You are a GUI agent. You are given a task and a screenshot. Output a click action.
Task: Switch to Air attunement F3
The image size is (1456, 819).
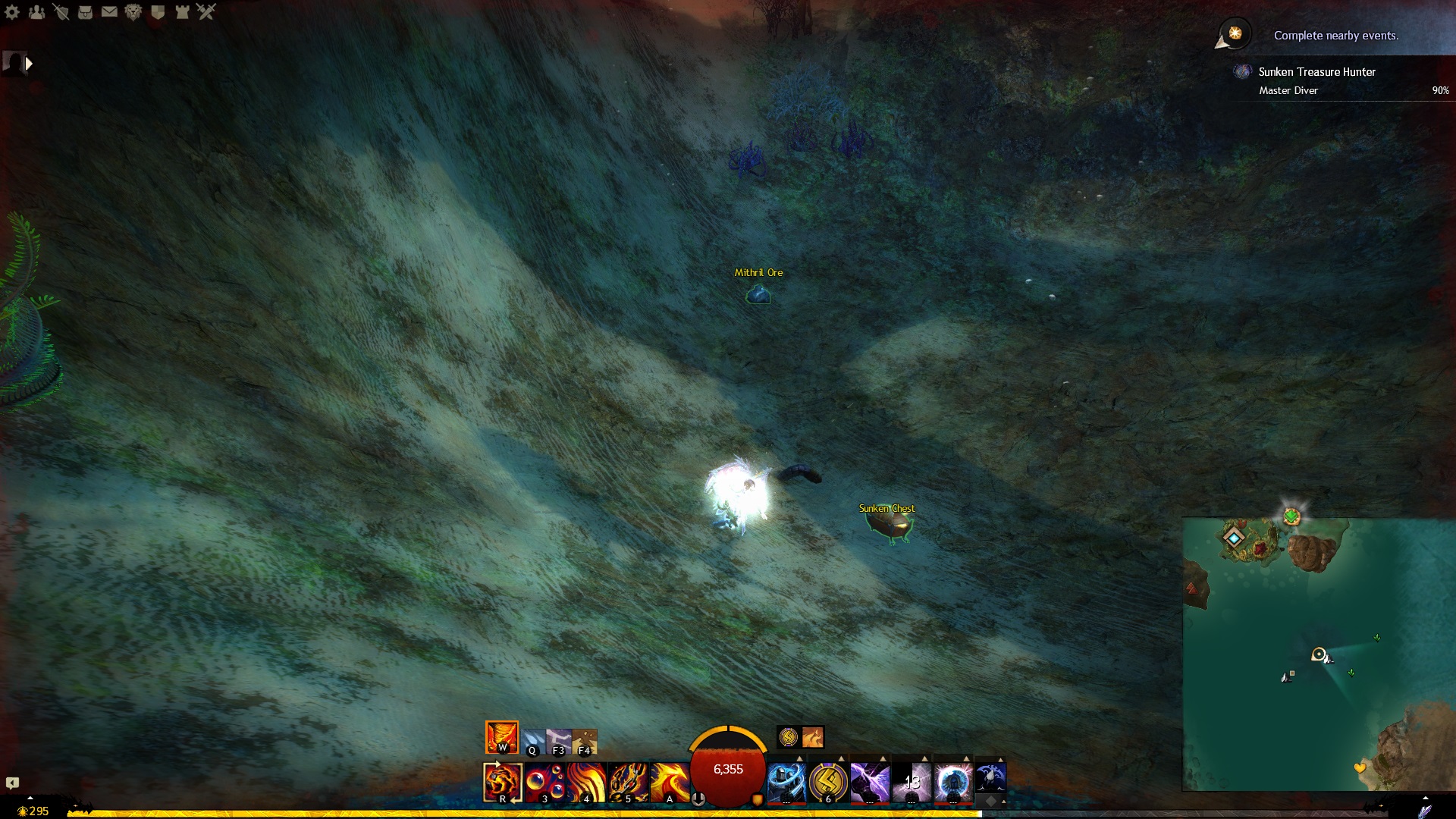(x=559, y=741)
